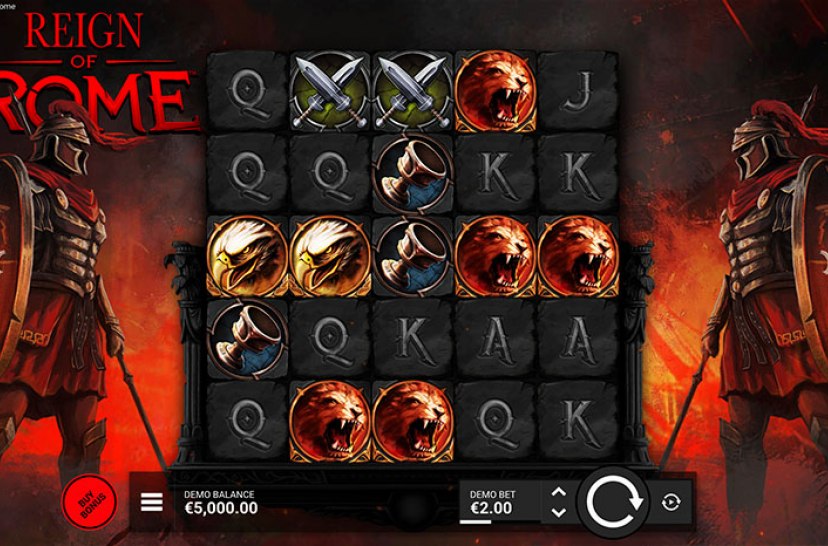Open the hamburger menu

151,502
